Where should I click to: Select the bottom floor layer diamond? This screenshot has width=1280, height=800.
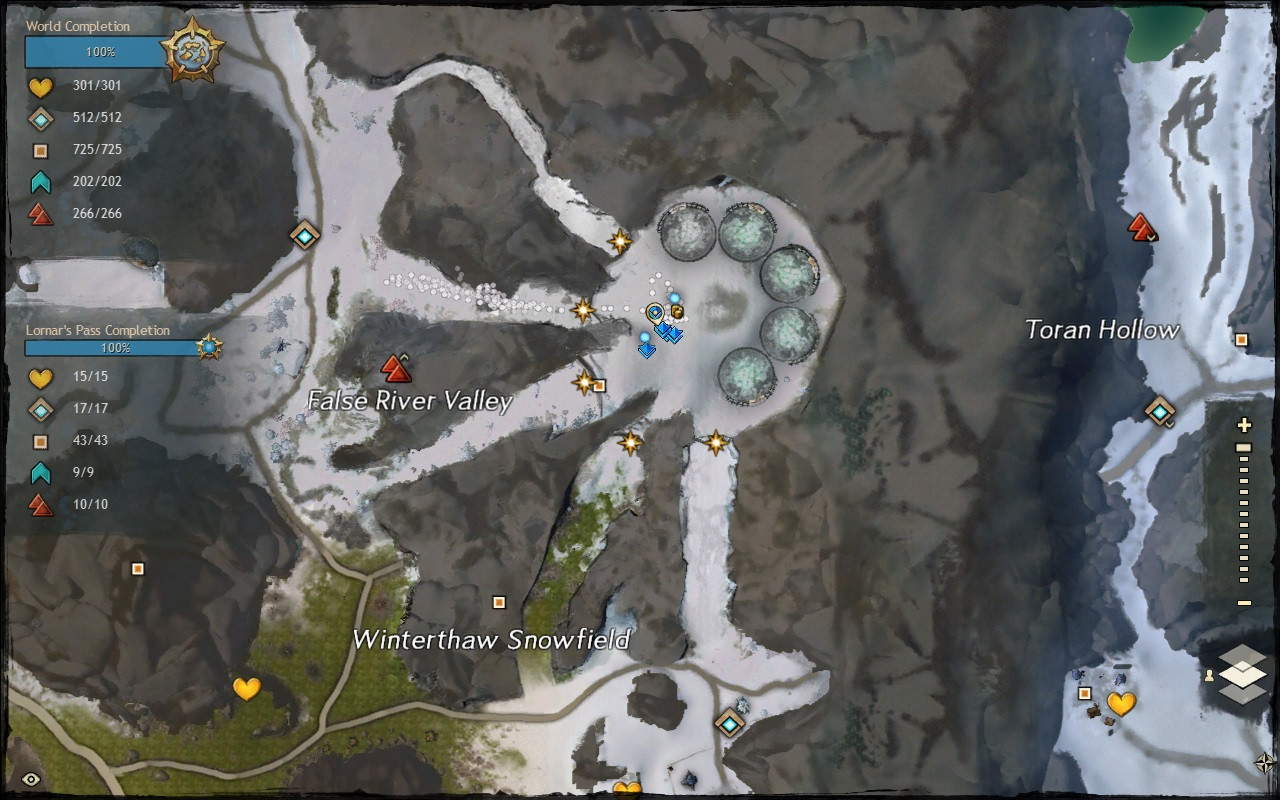pyautogui.click(x=1242, y=691)
